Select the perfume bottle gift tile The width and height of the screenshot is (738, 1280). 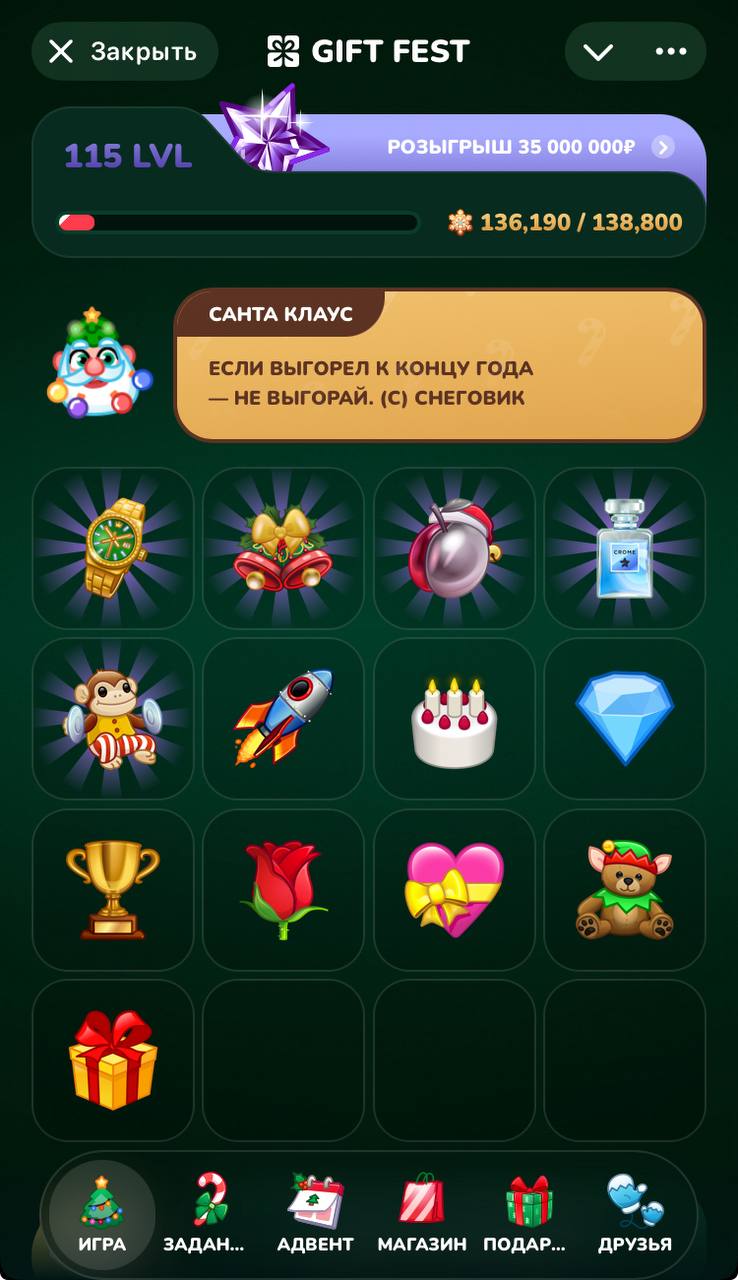point(624,548)
